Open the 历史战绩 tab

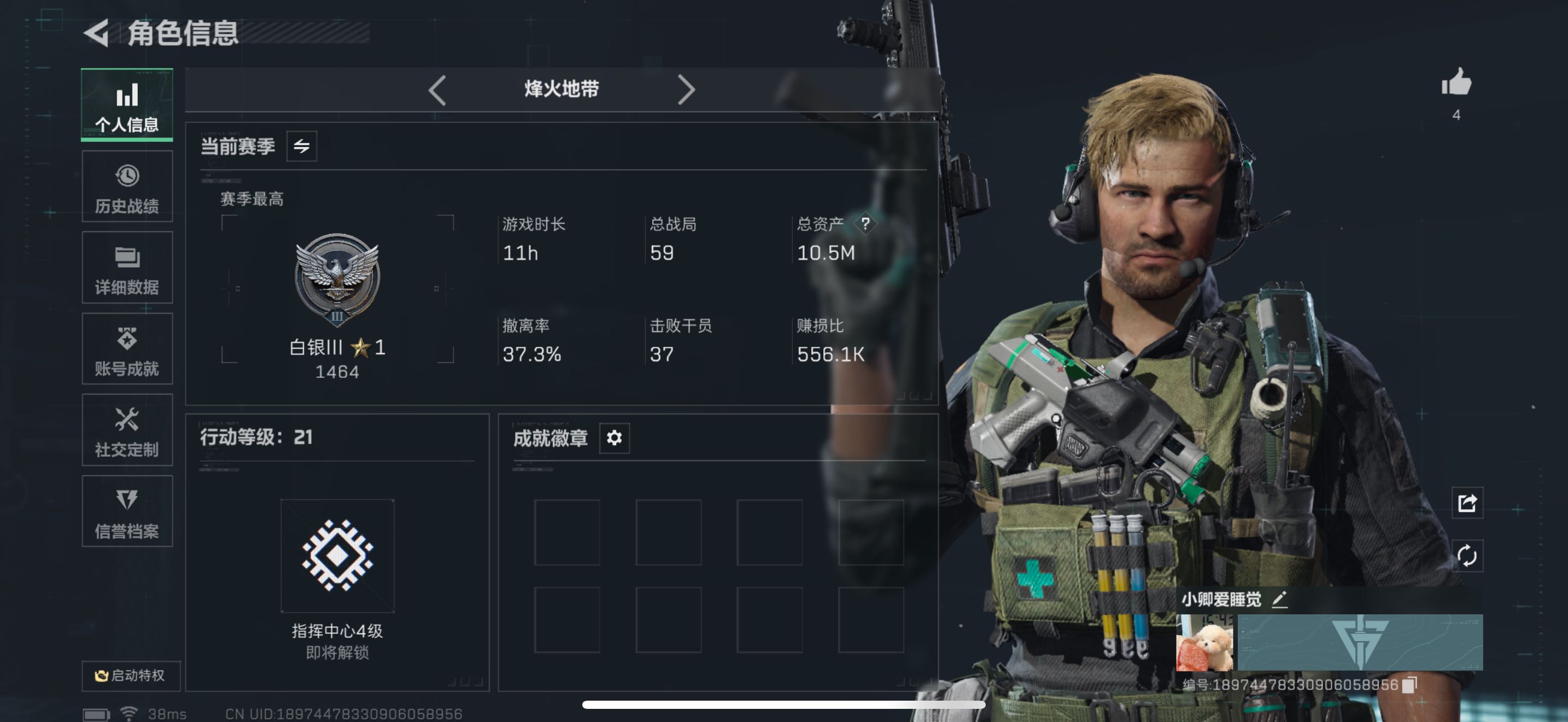pos(127,187)
